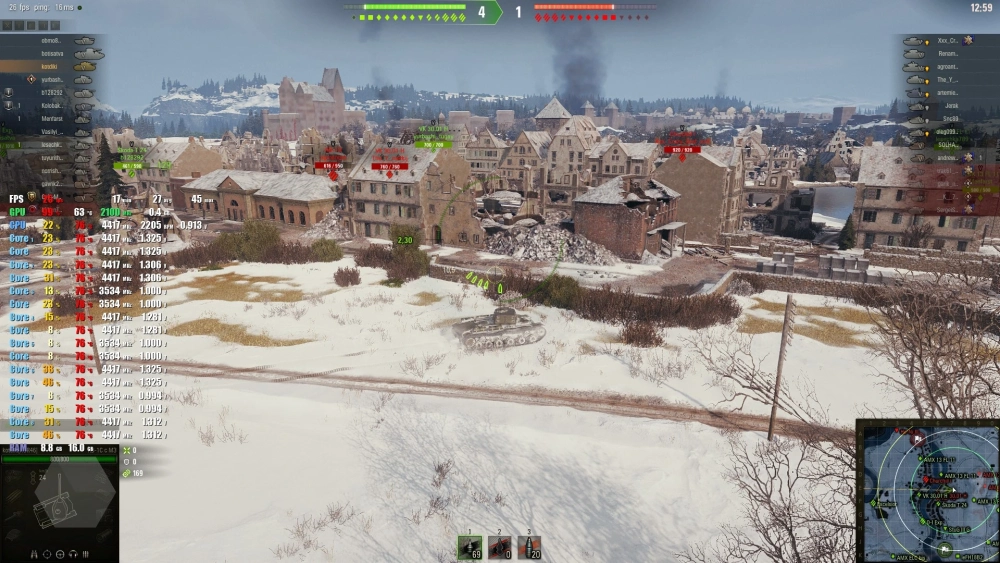Select enemy player Jorak in the team list
This screenshot has height=563, width=1000.
pyautogui.click(x=950, y=105)
